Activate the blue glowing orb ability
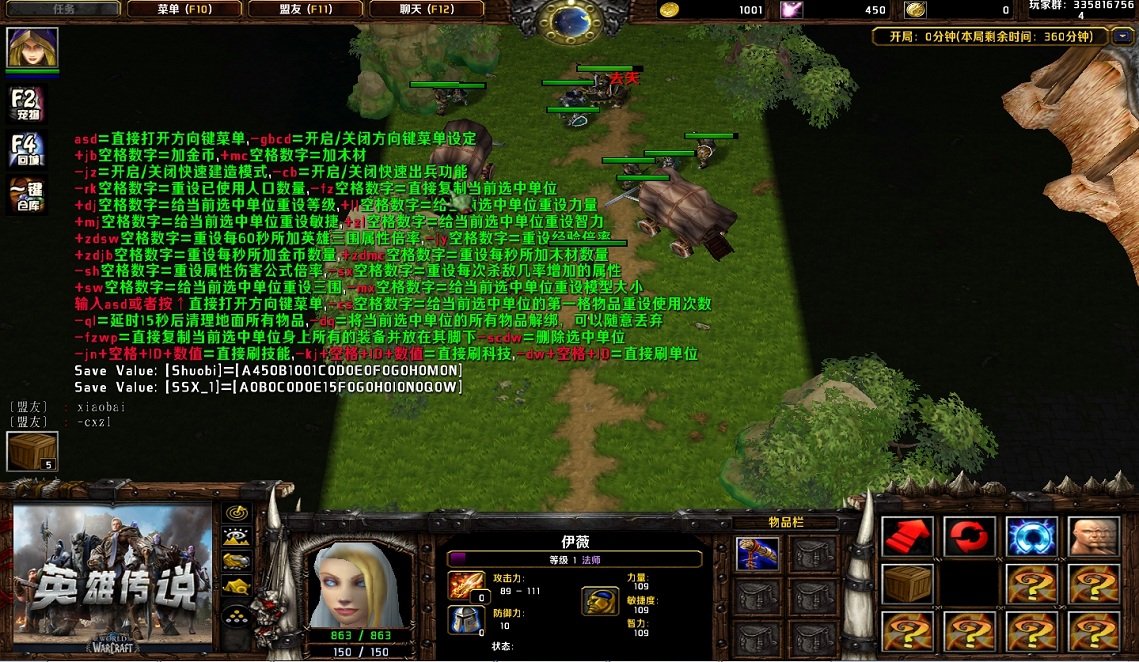Viewport: 1139px width, 662px height. (x=1031, y=537)
